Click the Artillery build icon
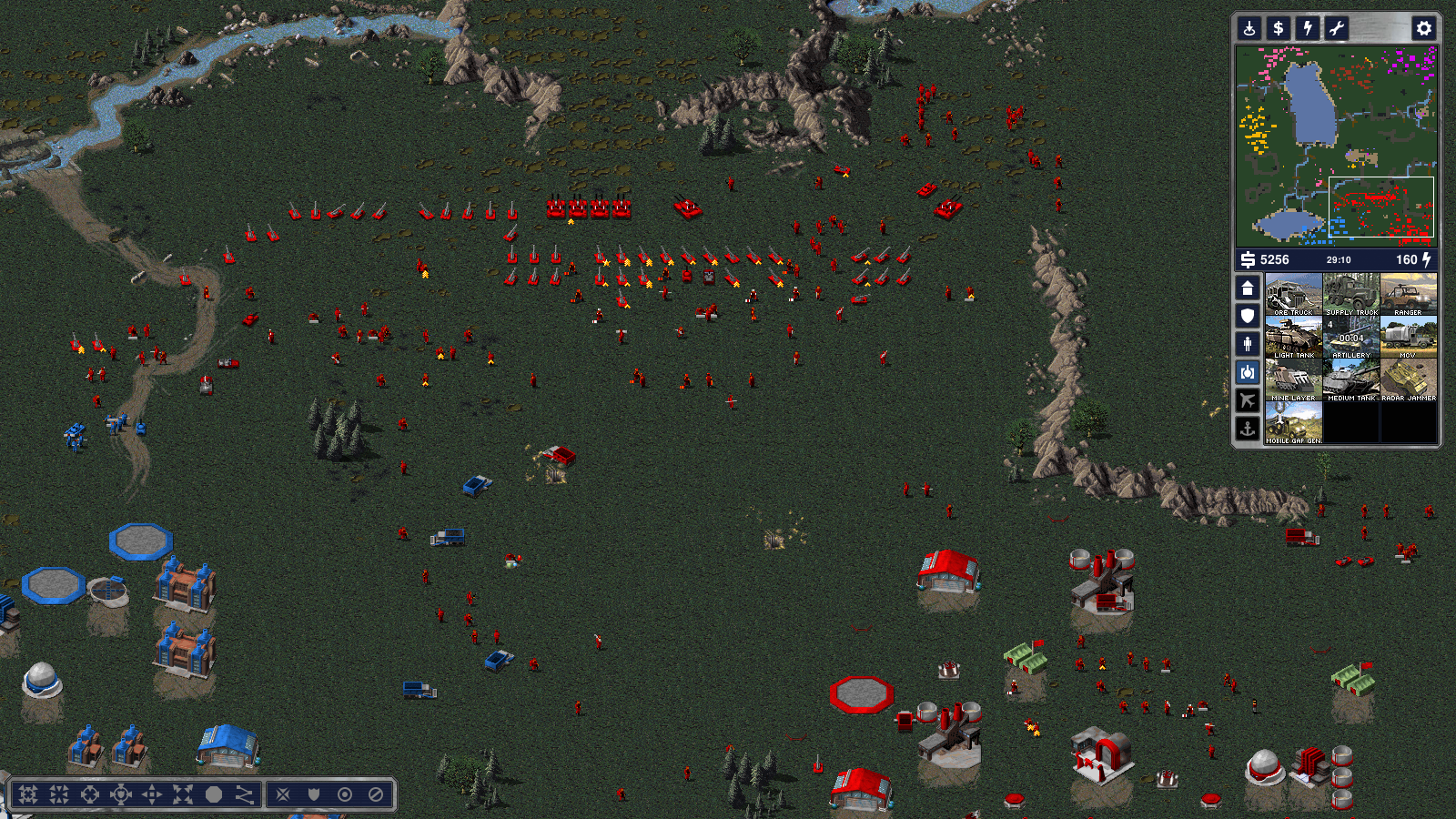This screenshot has height=819, width=1456. (1351, 337)
